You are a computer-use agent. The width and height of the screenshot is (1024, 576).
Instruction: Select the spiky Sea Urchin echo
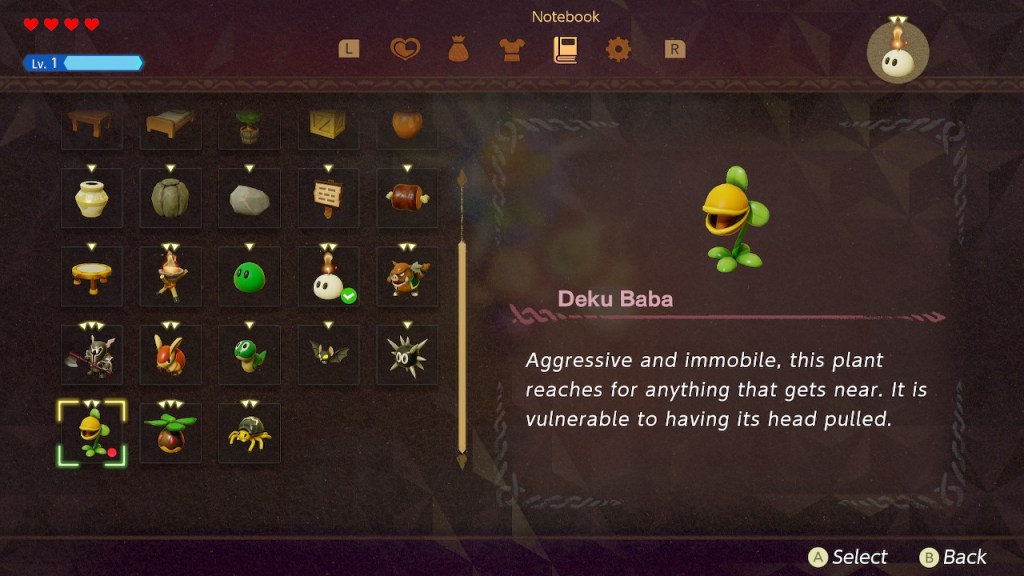[407, 354]
